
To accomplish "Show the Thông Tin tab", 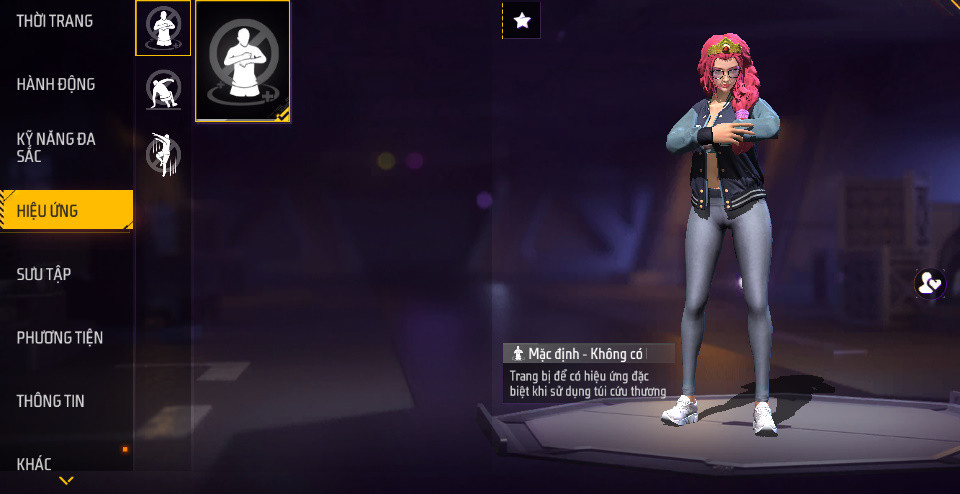I will click(x=50, y=401).
